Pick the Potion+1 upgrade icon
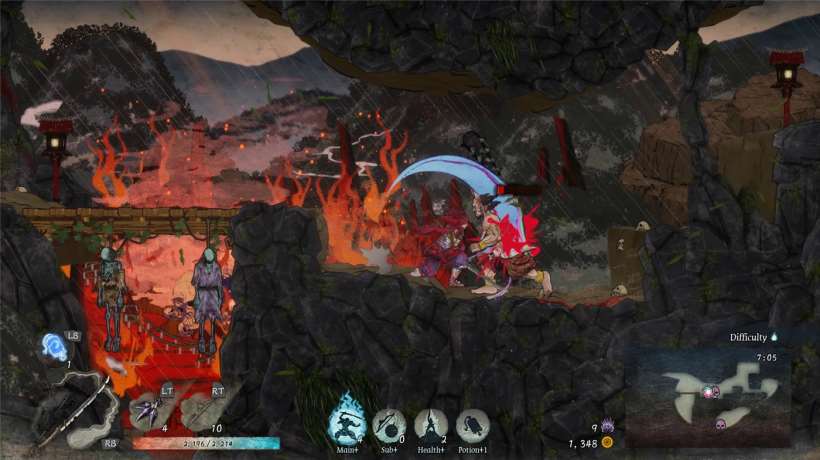The width and height of the screenshot is (820, 460). pyautogui.click(x=472, y=426)
